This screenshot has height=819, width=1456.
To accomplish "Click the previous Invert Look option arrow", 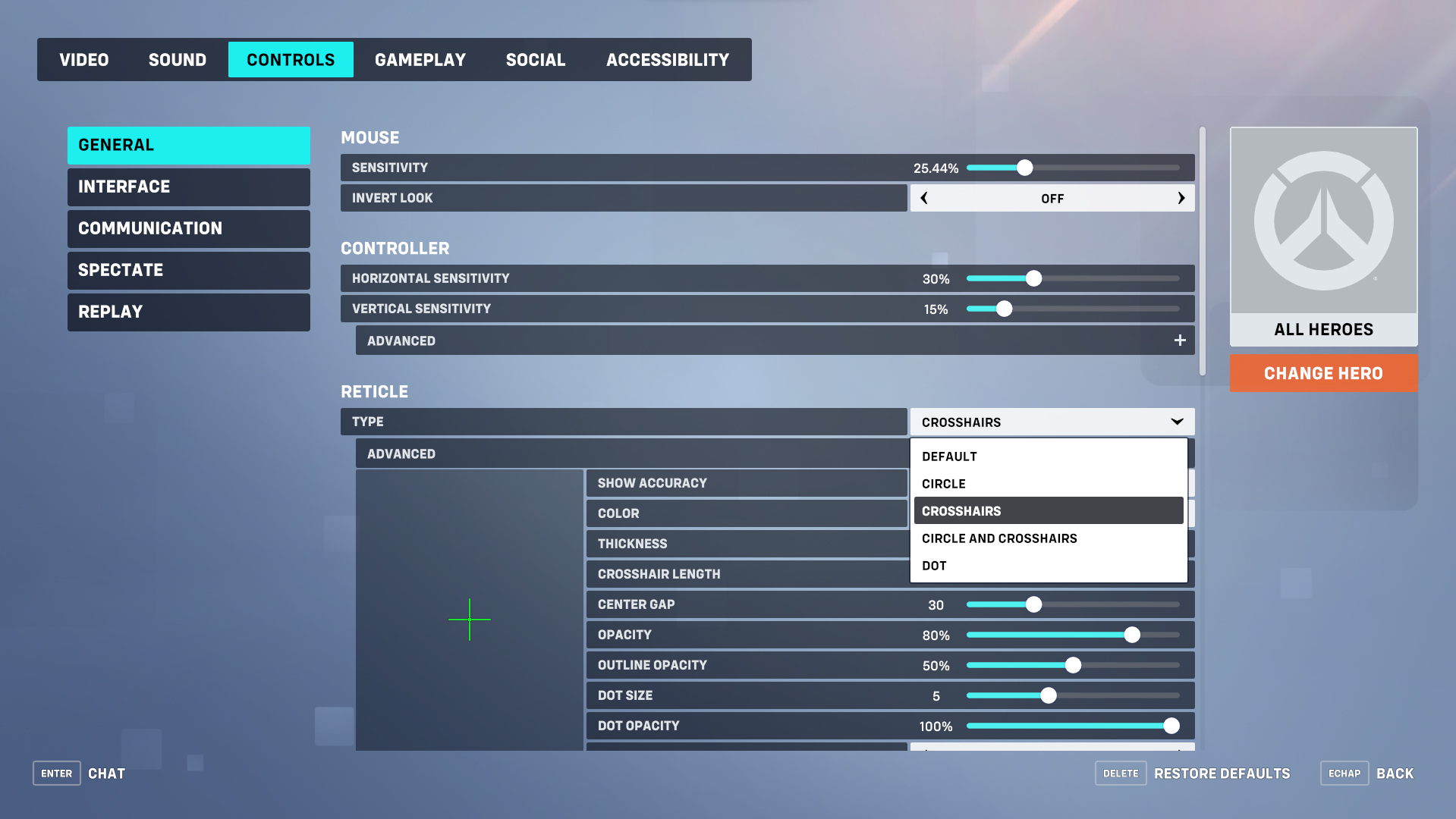I will coord(923,198).
